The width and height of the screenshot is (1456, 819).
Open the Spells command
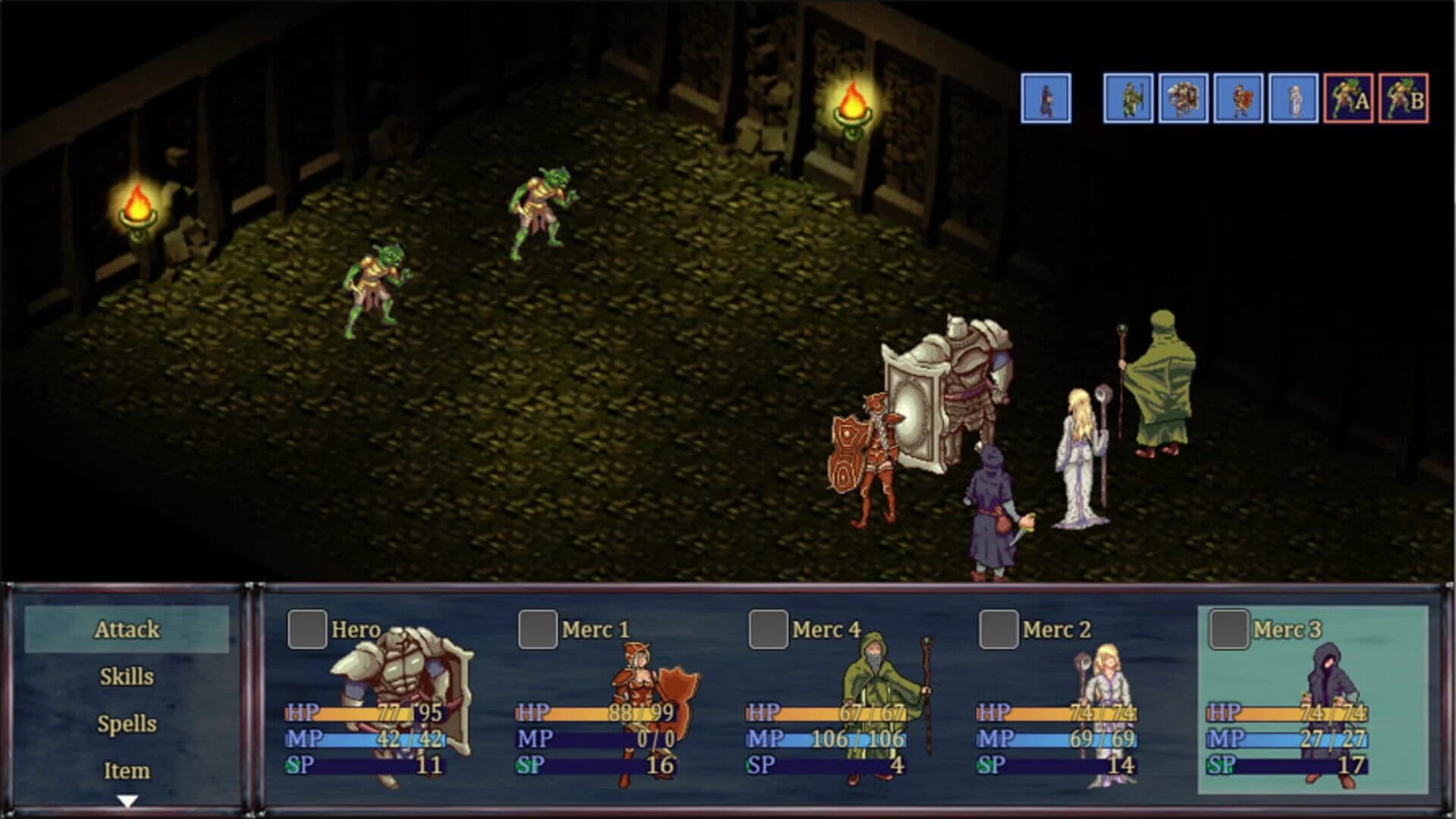pyautogui.click(x=127, y=724)
